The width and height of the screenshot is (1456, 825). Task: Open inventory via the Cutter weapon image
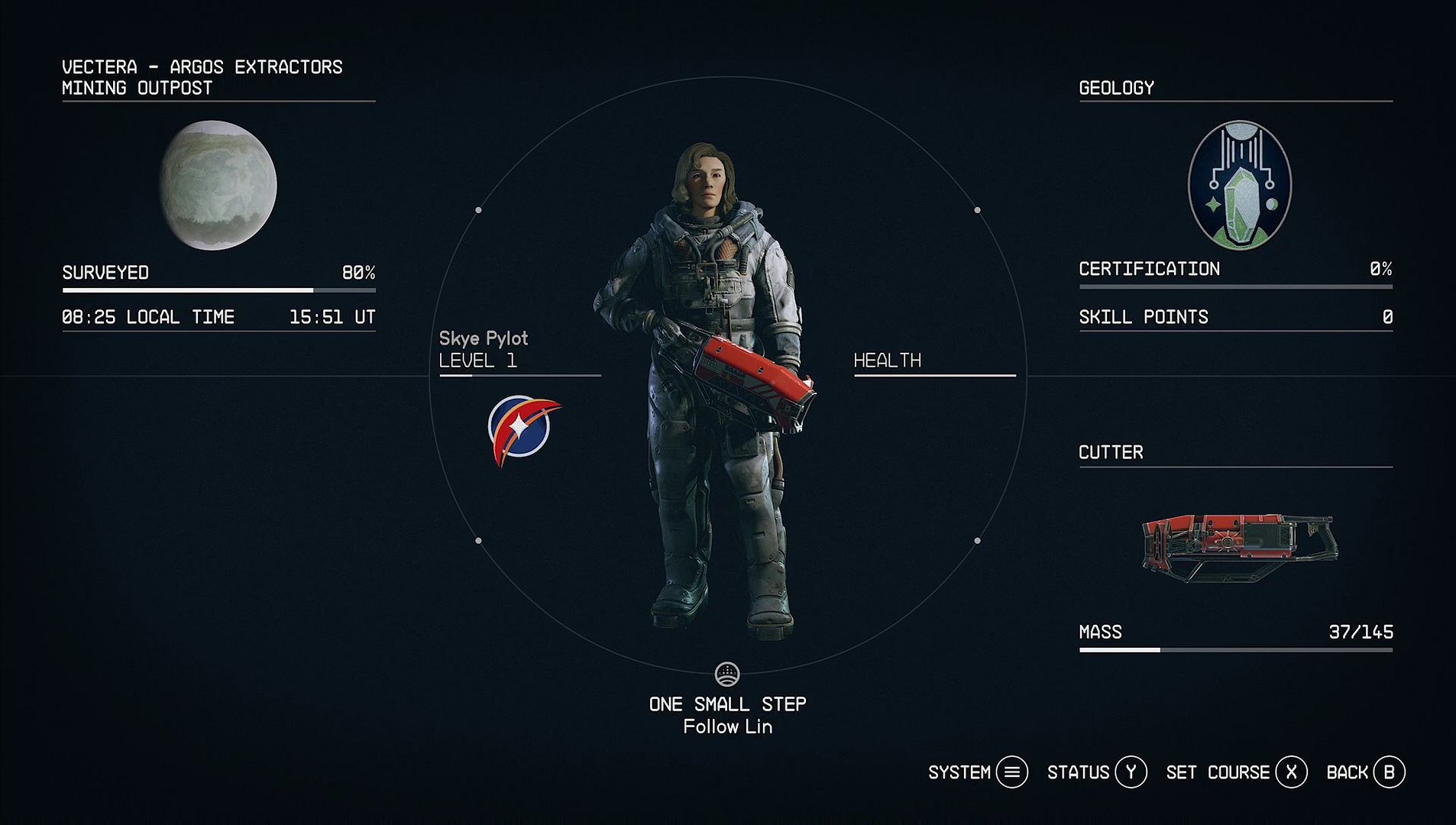(1239, 545)
